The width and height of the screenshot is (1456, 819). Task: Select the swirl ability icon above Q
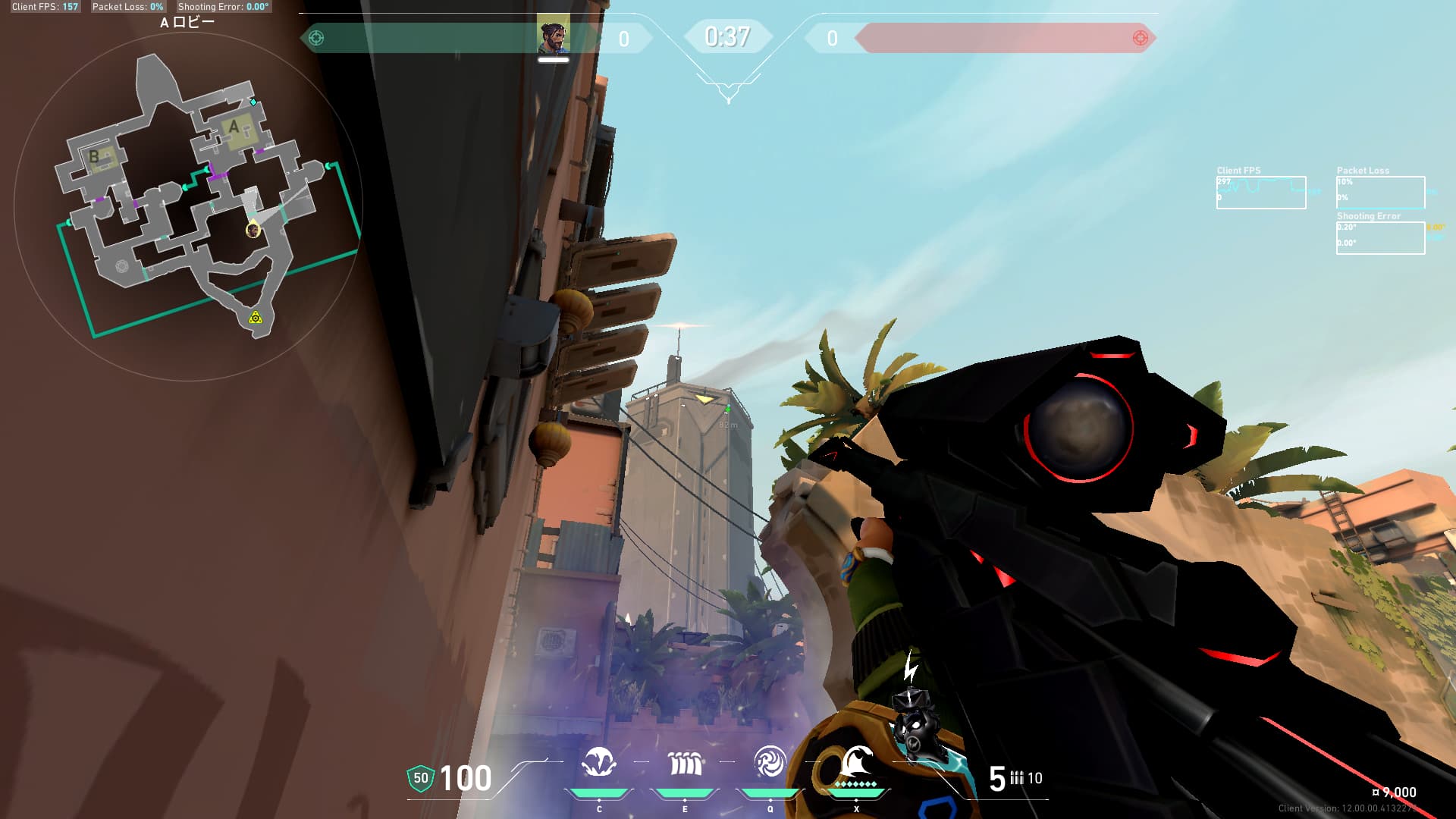tap(770, 762)
